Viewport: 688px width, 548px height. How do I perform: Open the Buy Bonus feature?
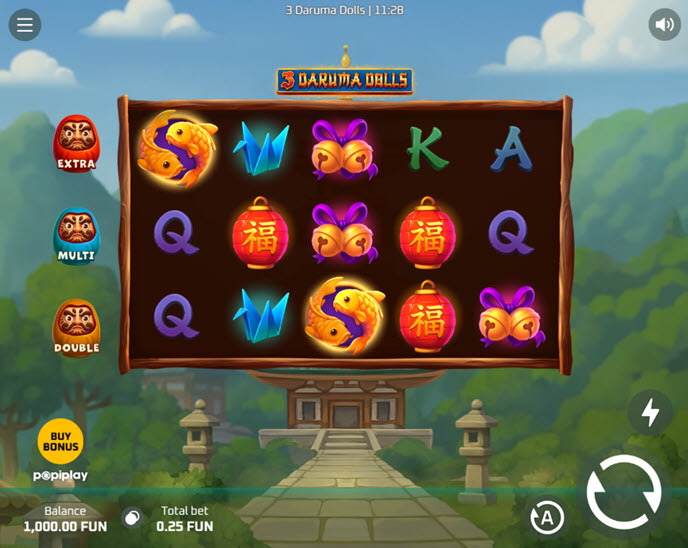click(60, 441)
